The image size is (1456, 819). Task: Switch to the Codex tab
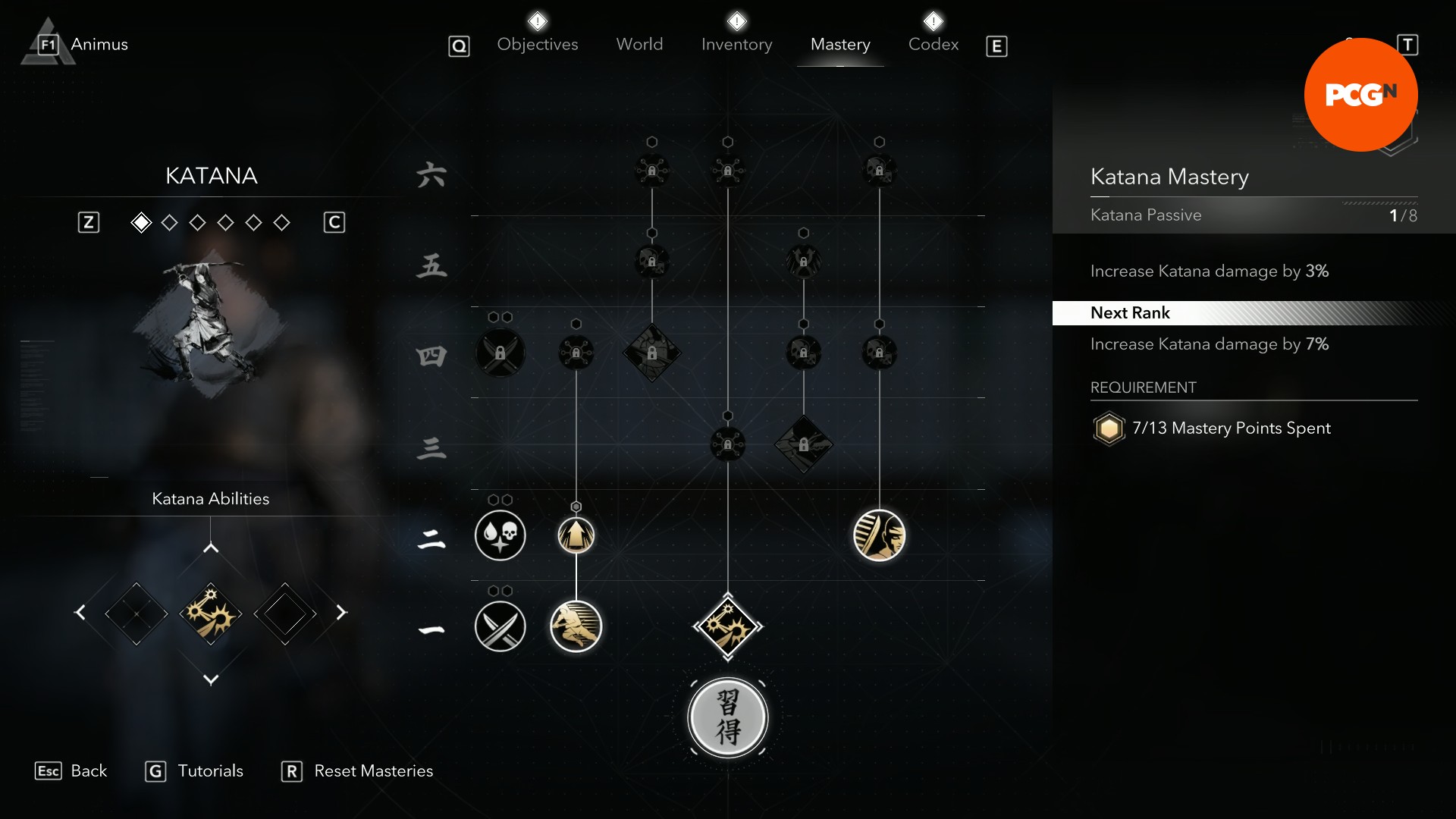(x=933, y=45)
